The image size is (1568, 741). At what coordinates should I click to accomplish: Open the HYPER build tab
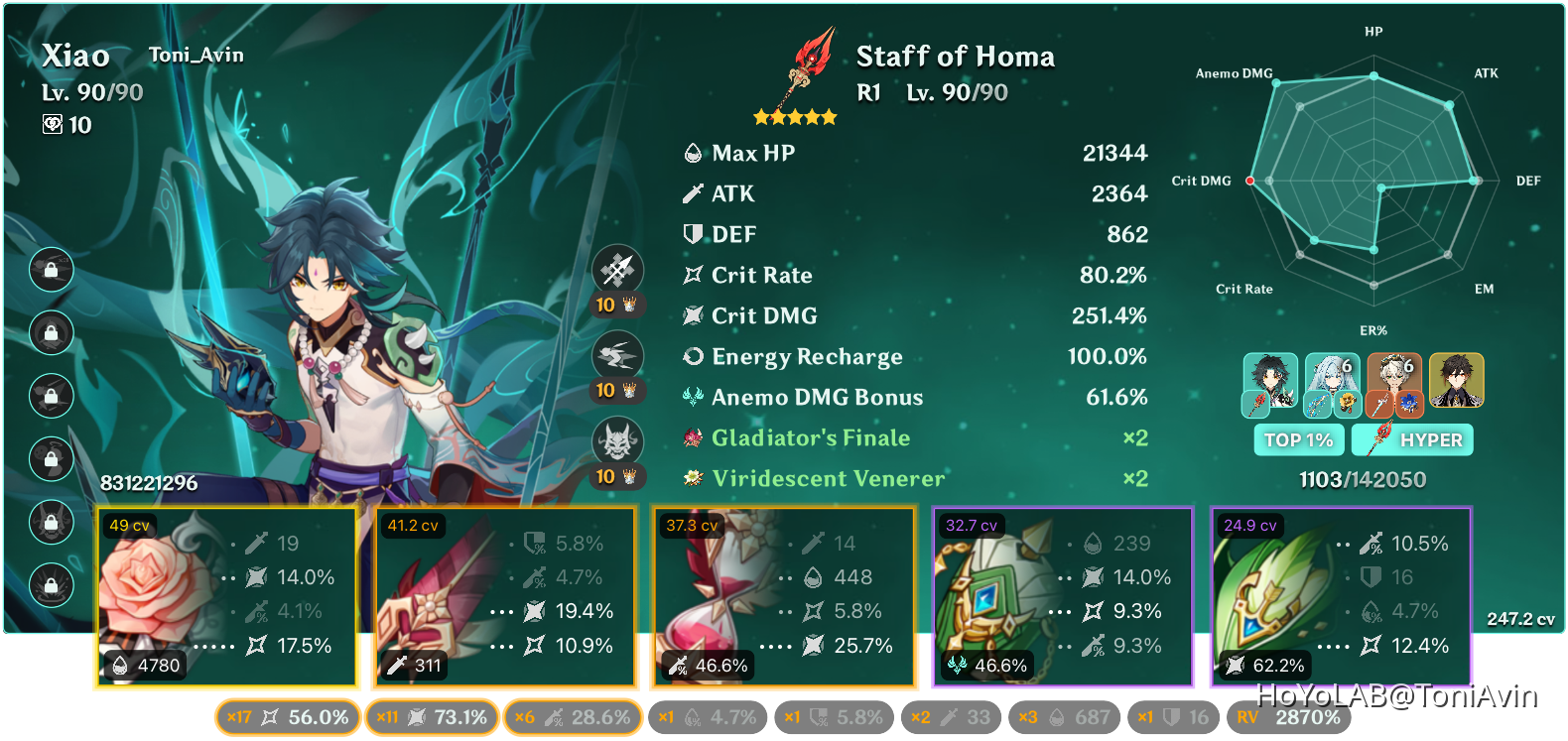point(1412,439)
